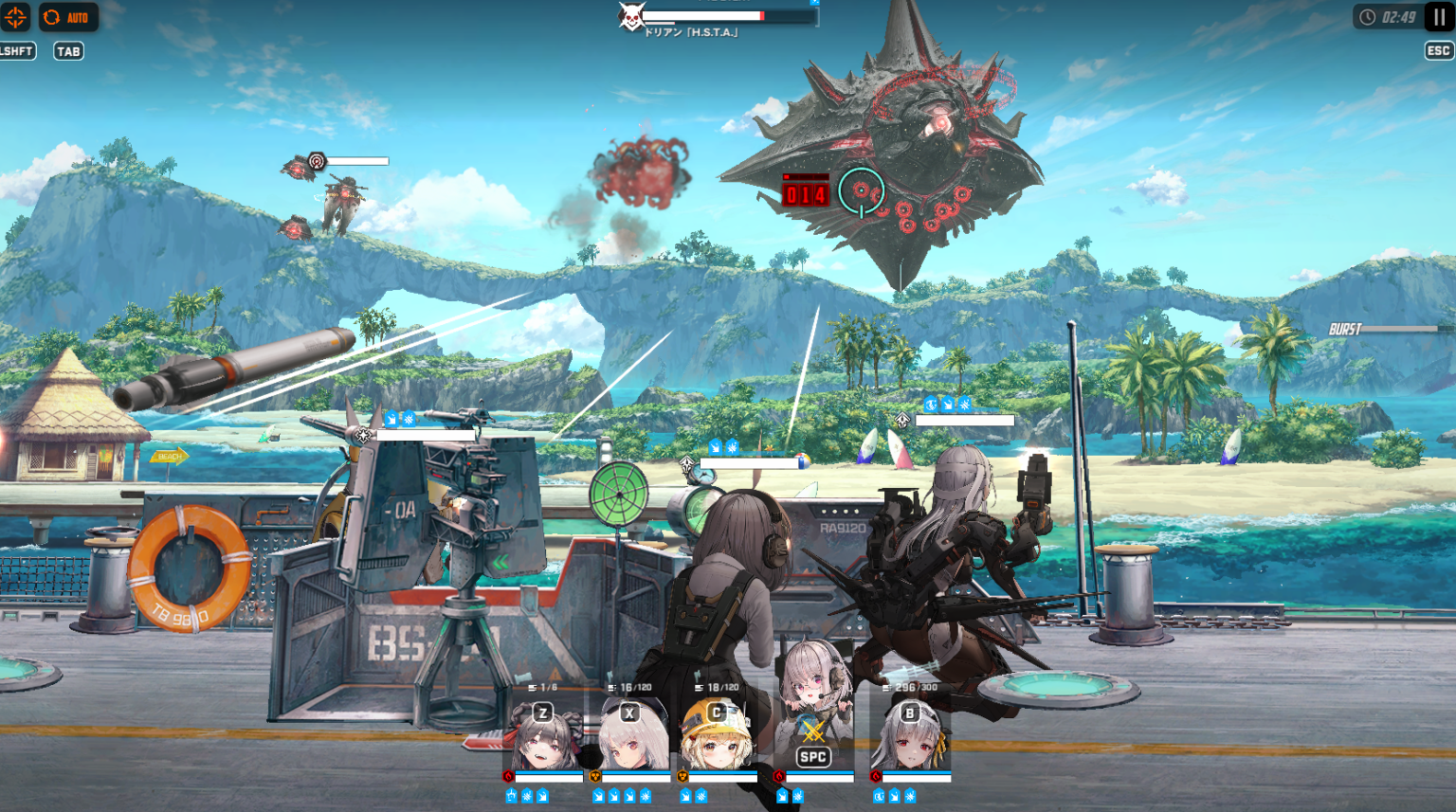The image size is (1456, 812).
Task: Switch to the dark-haired twin-bun girl portrait
Action: point(543,737)
